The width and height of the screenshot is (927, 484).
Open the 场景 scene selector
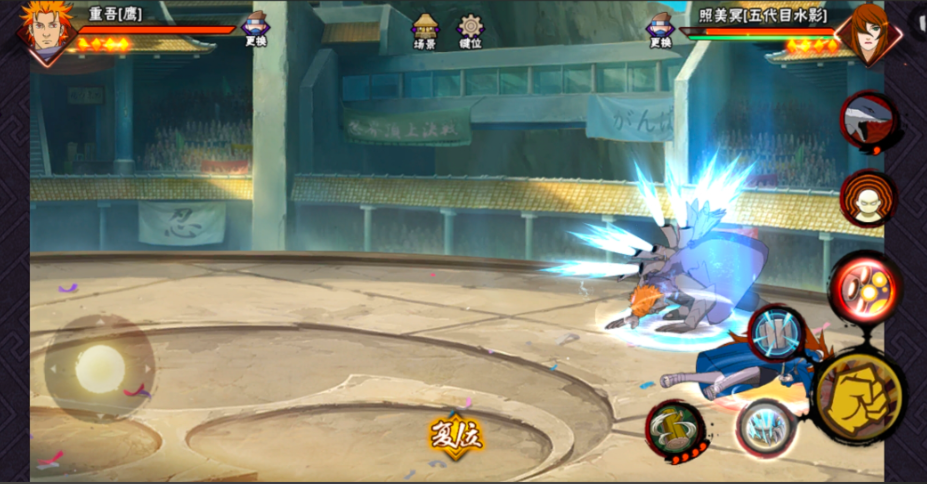[x=425, y=31]
